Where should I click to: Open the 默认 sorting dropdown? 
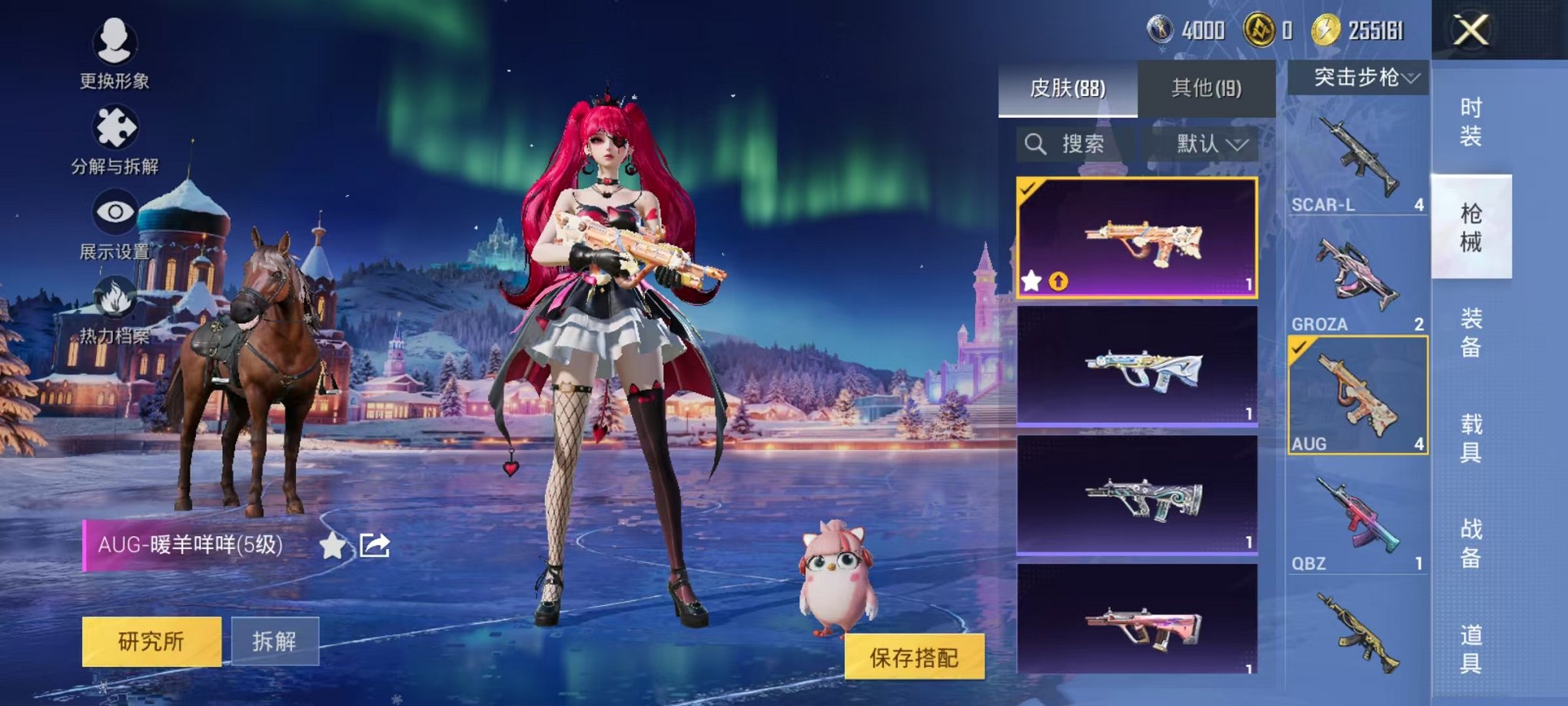coord(1207,145)
